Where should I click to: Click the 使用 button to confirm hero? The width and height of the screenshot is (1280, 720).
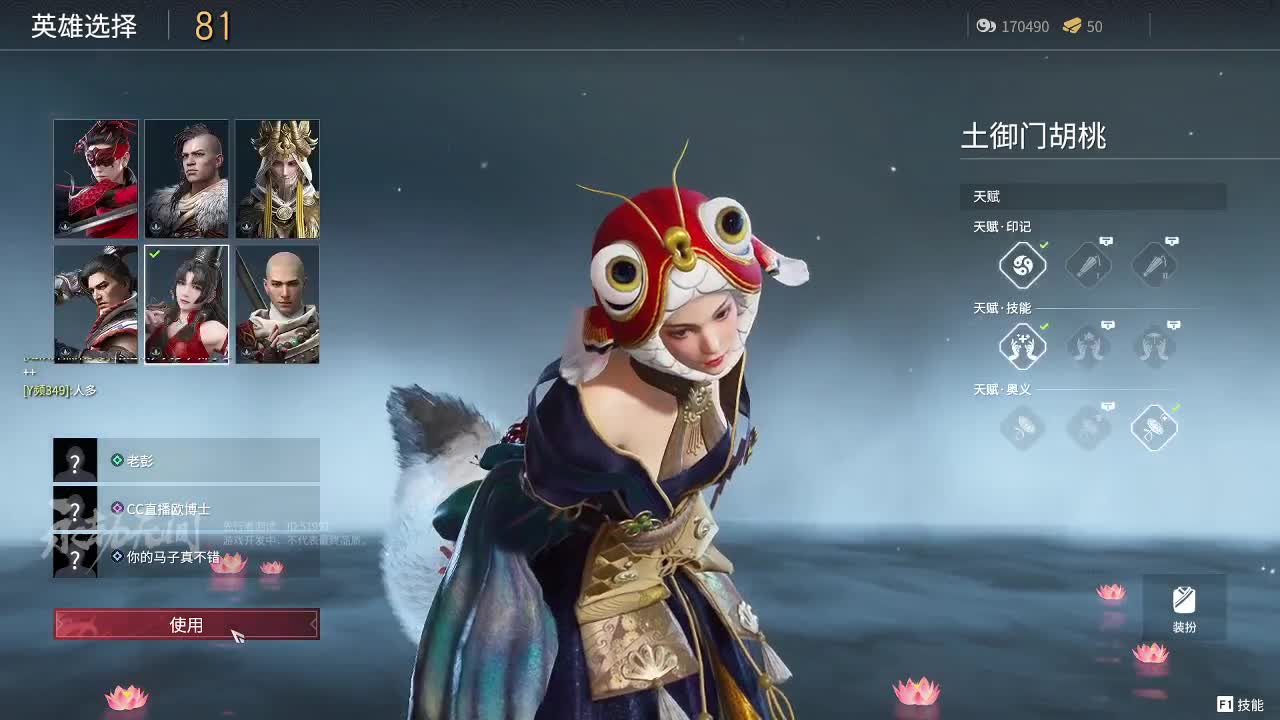click(x=187, y=625)
